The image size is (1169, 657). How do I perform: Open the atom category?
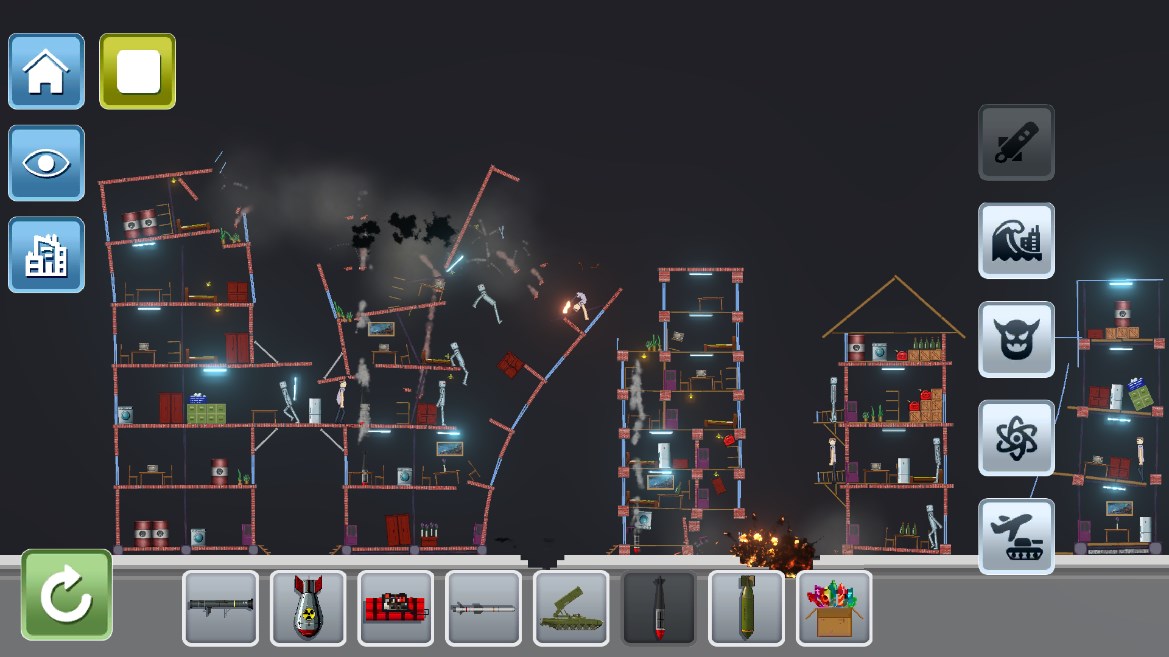coord(1016,438)
